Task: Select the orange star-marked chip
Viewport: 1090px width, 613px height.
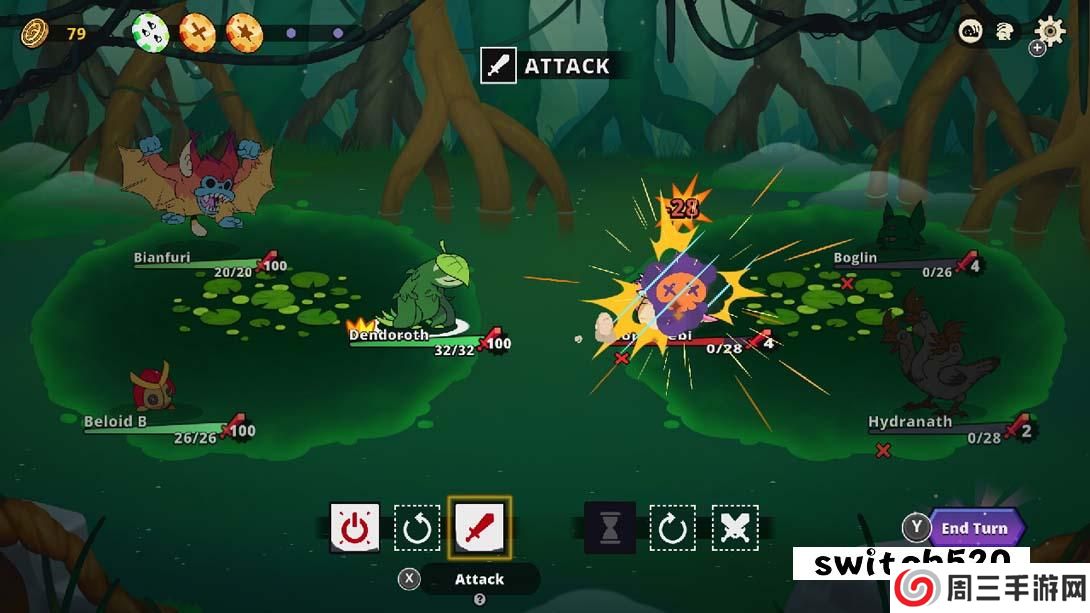Action: (244, 32)
